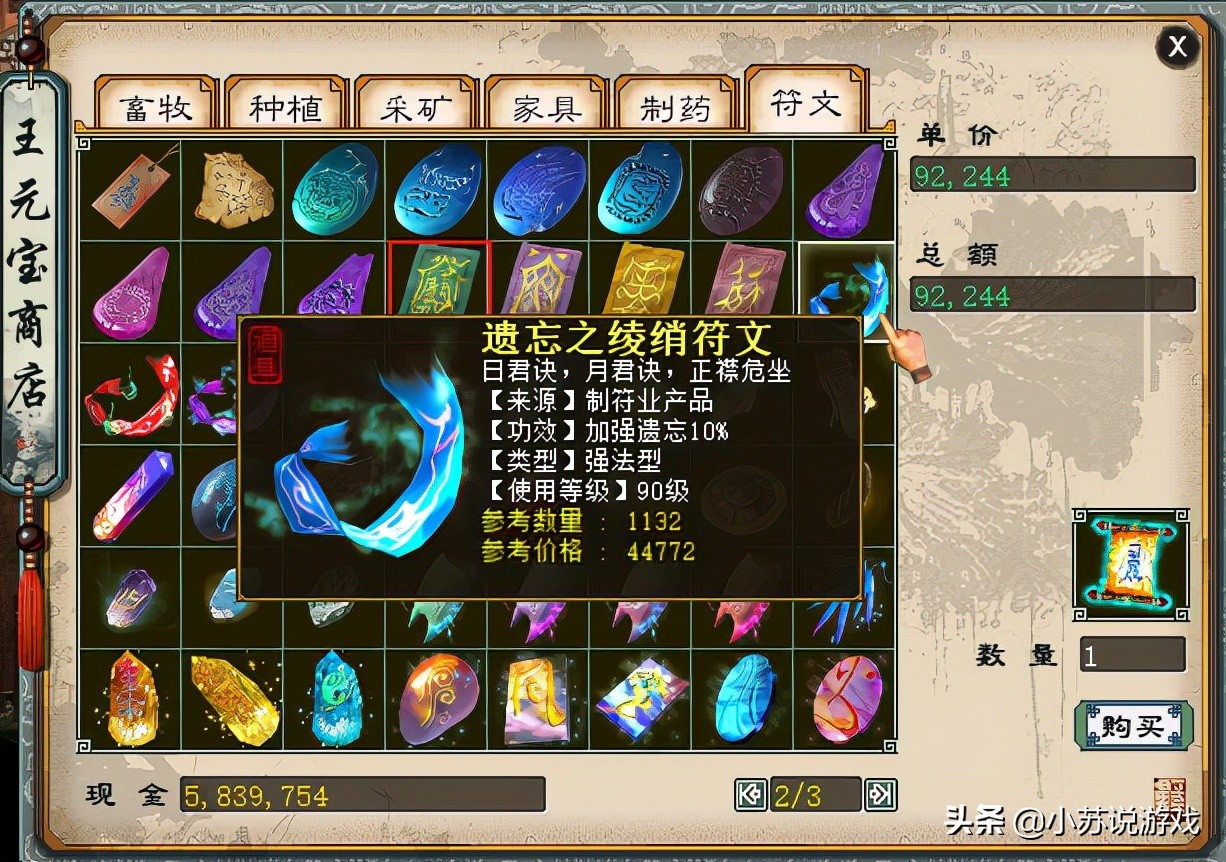Select the 符文 tab
The image size is (1226, 862).
pos(805,102)
